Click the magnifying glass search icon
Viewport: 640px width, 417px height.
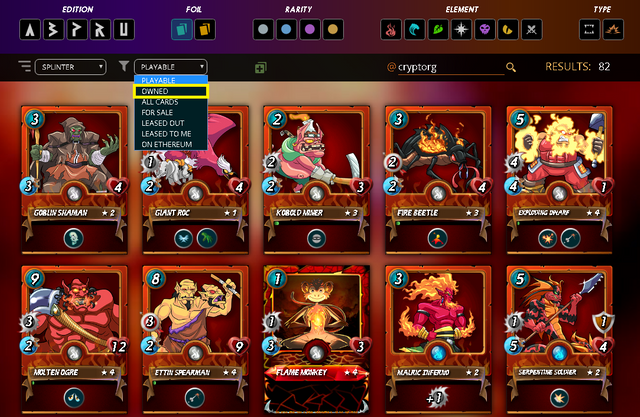click(x=511, y=67)
